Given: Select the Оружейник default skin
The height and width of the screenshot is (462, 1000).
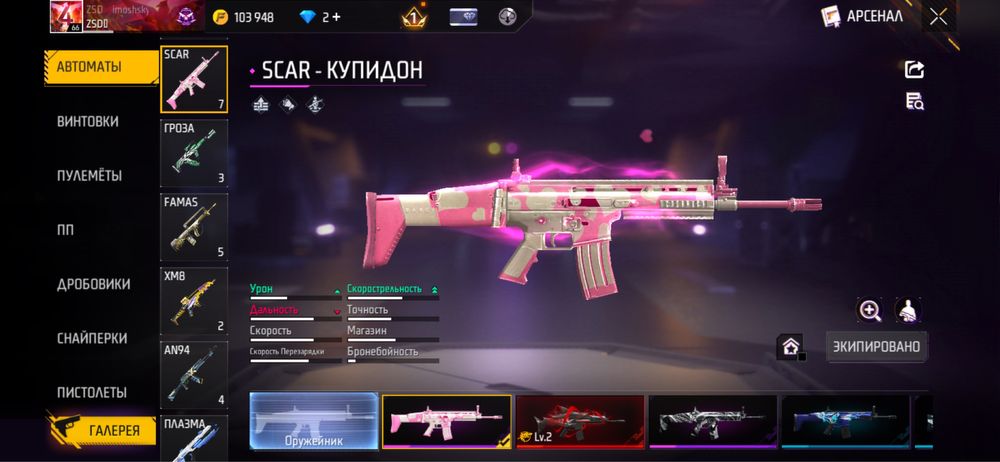Looking at the screenshot, I should (313, 420).
